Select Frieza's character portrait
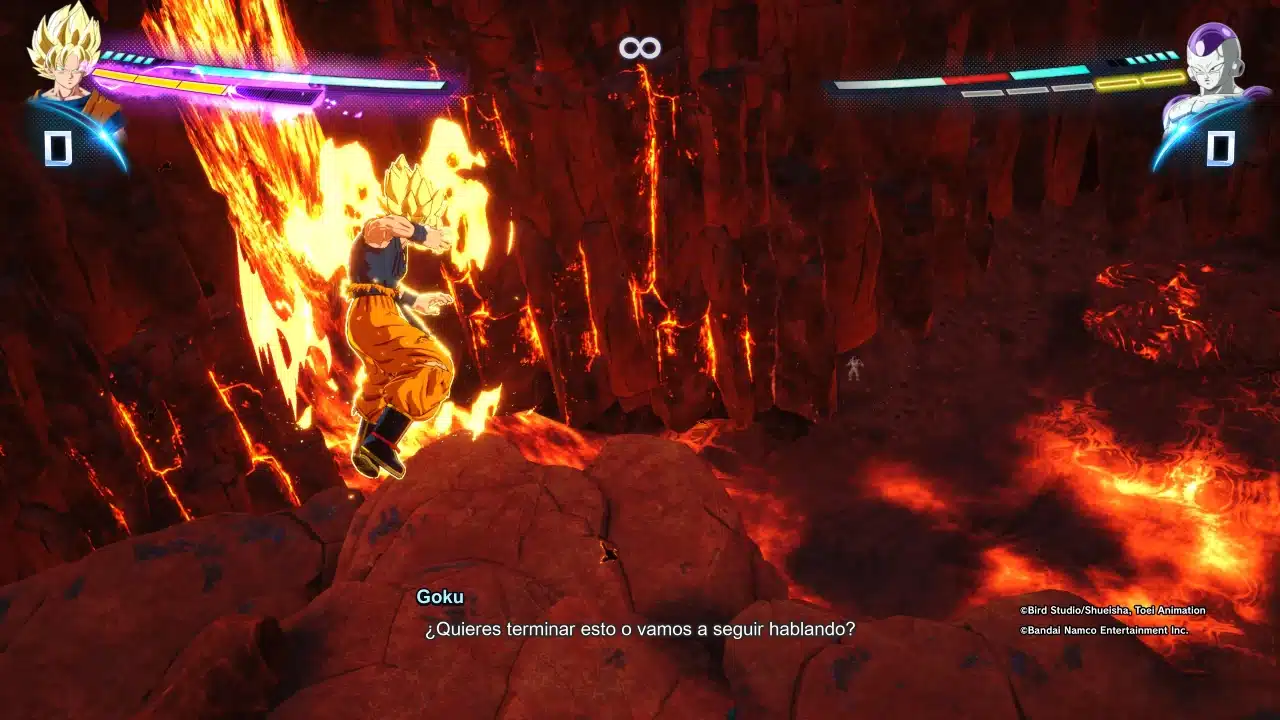1280x720 pixels. point(1217,70)
